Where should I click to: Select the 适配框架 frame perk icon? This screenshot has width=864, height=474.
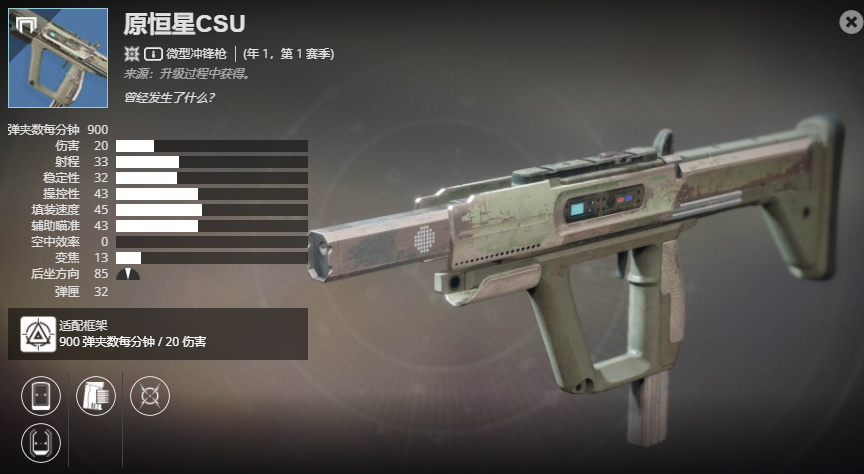point(37,333)
